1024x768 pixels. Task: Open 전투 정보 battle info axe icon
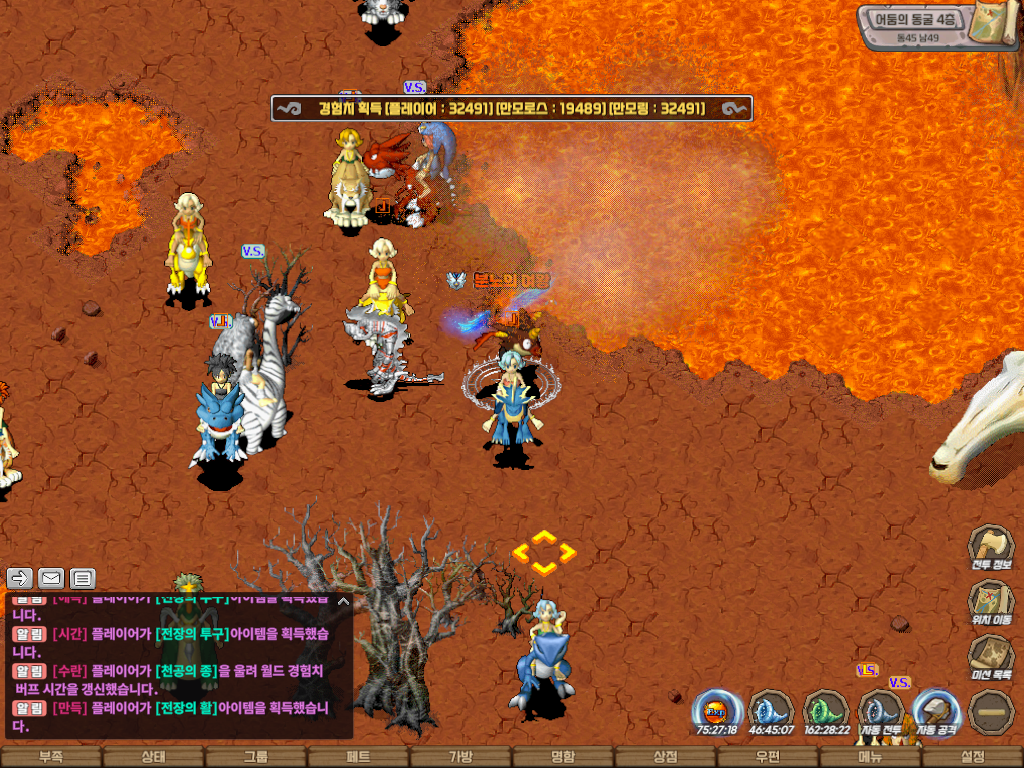[991, 546]
